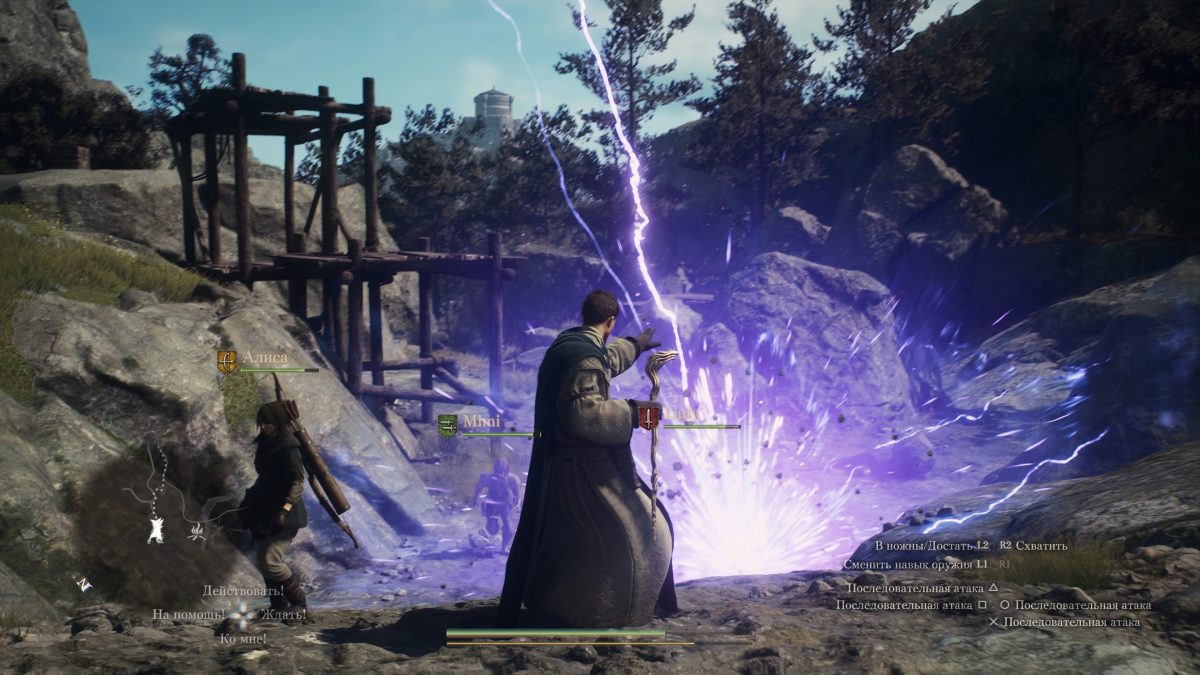Image resolution: width=1200 pixels, height=675 pixels.
Task: Select pawn Mini's green vocation badge
Action: coord(448,425)
